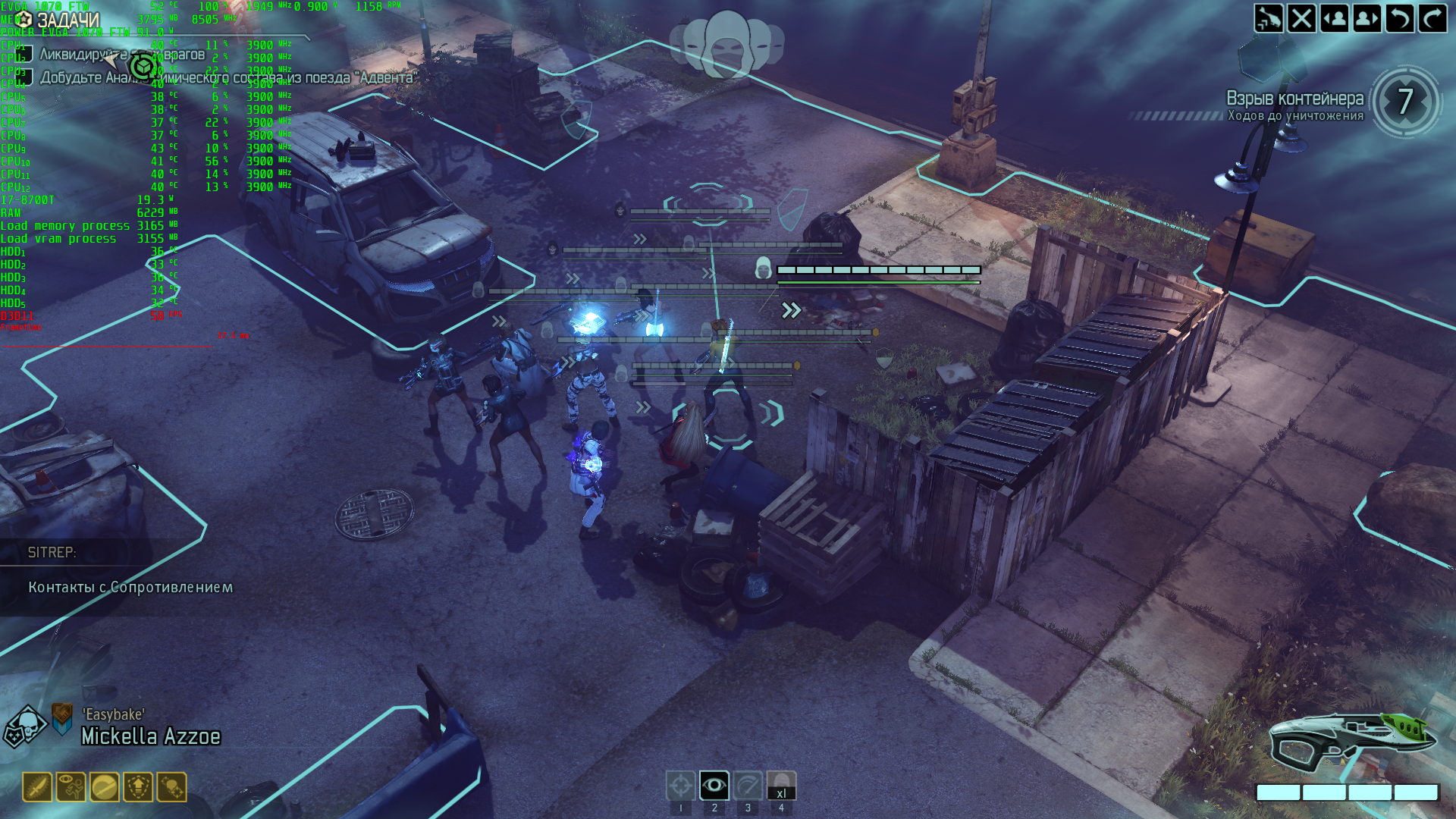1456x819 pixels.
Task: Select the next soldier
Action: pyautogui.click(x=1367, y=18)
